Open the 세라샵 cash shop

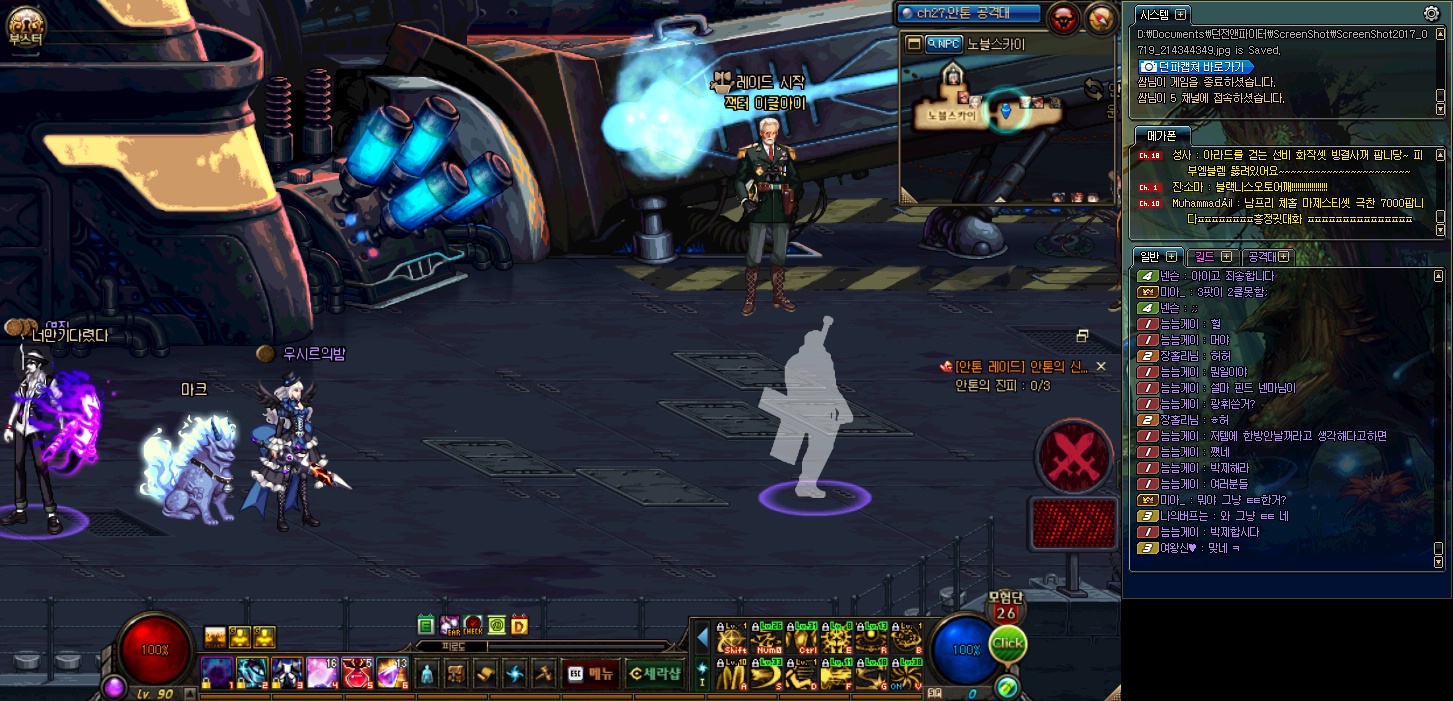pos(655,673)
